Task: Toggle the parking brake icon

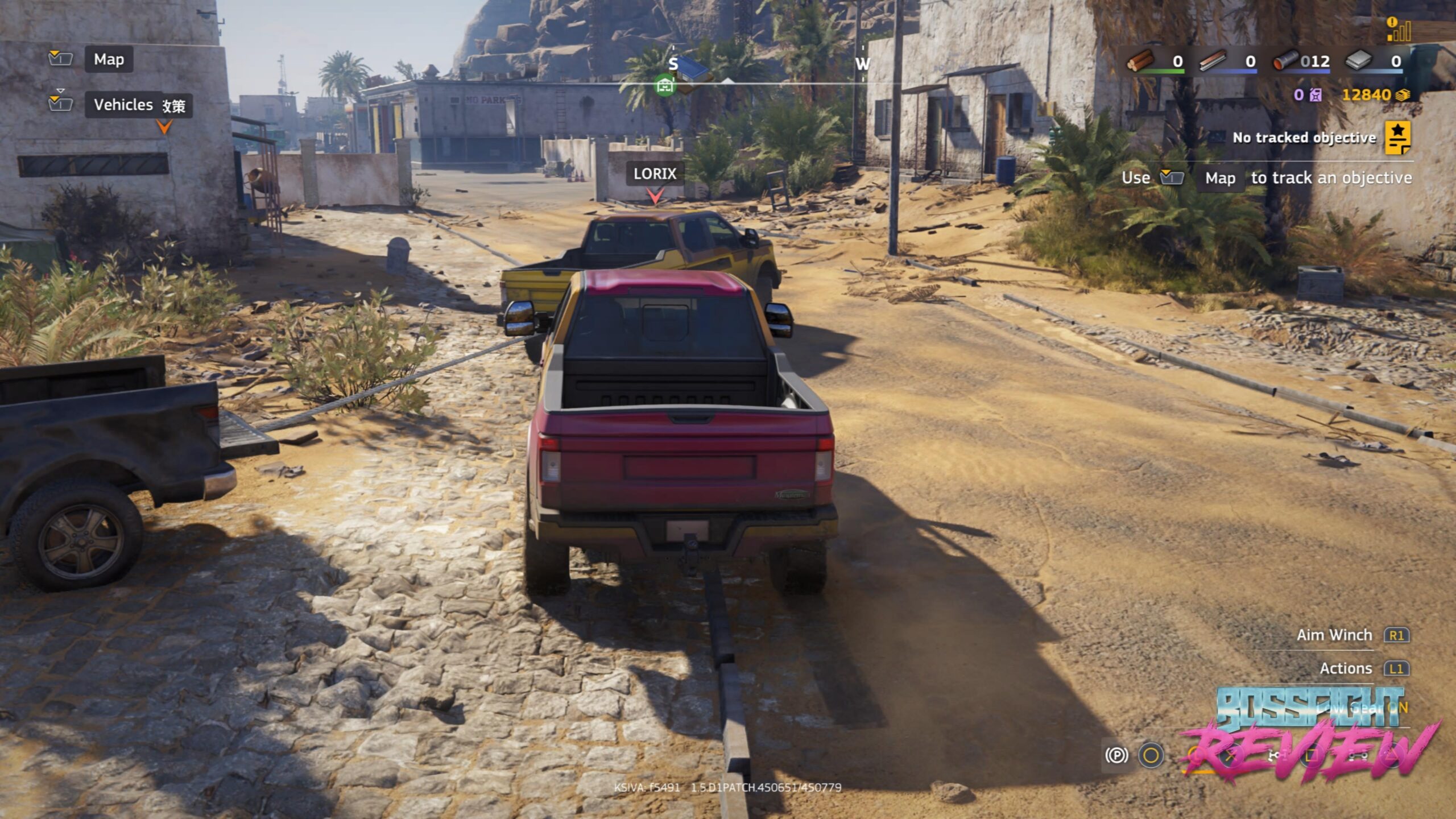Action: point(1116,755)
